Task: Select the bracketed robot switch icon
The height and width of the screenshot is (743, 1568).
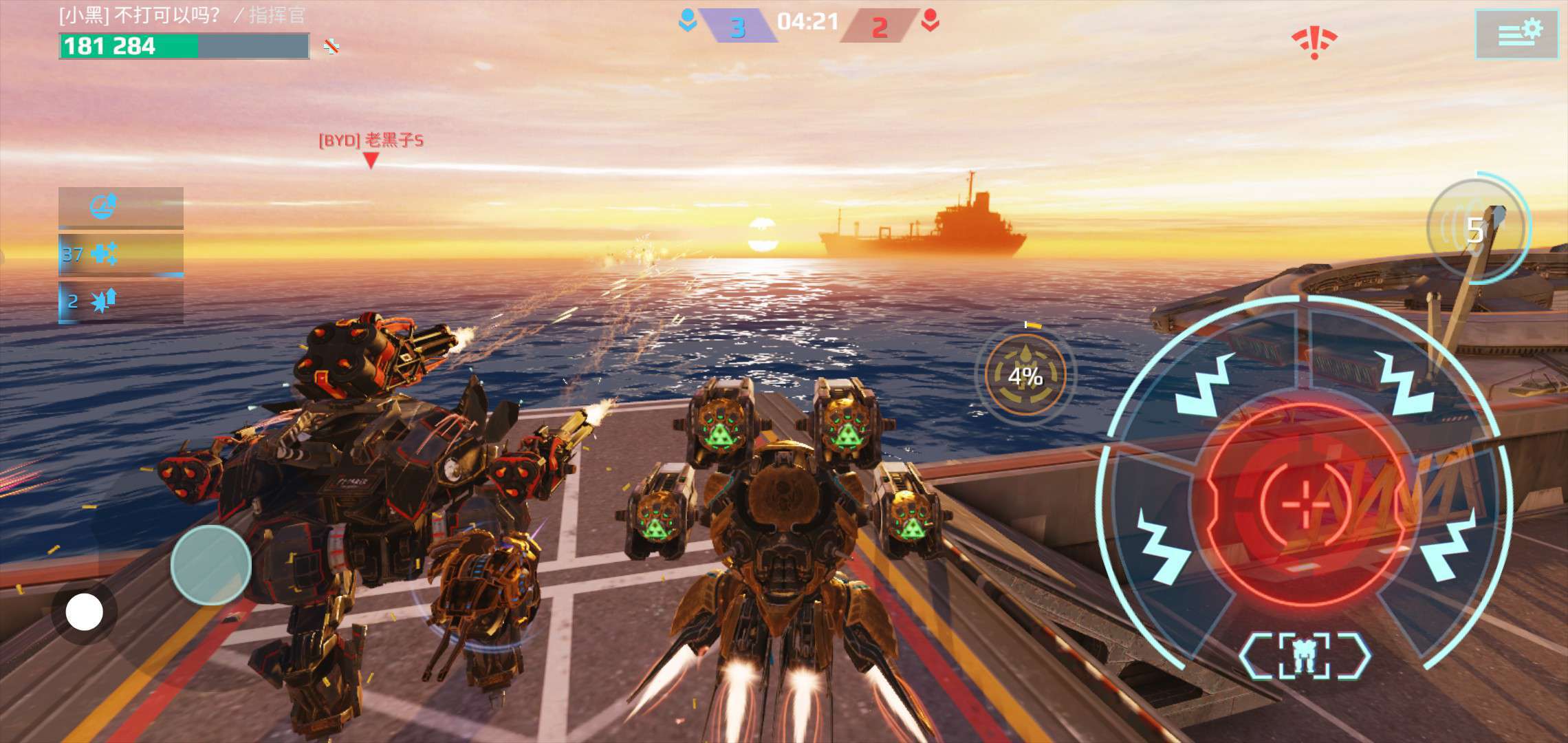Action: coord(1304,654)
